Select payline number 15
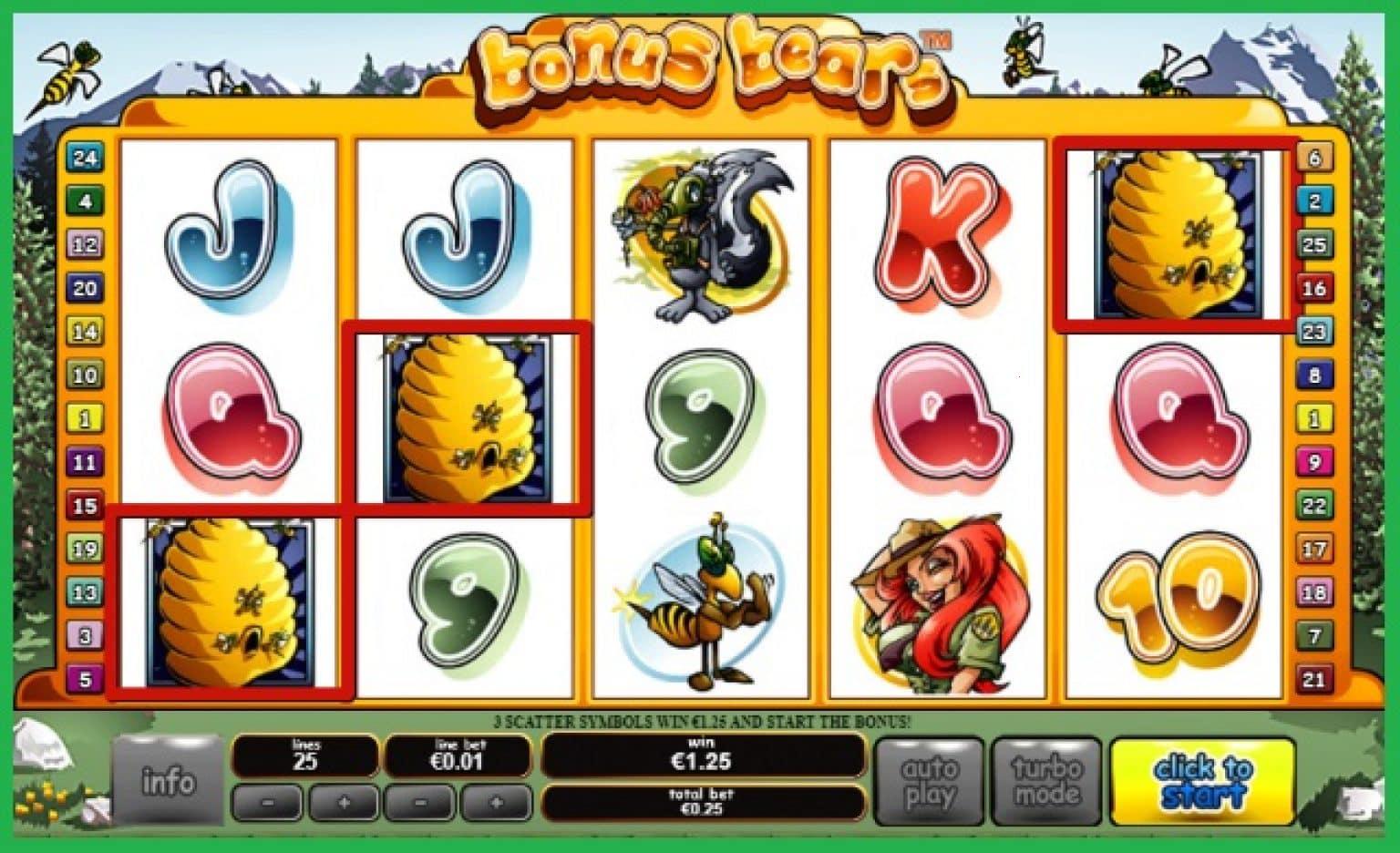1400x853 pixels. (85, 505)
